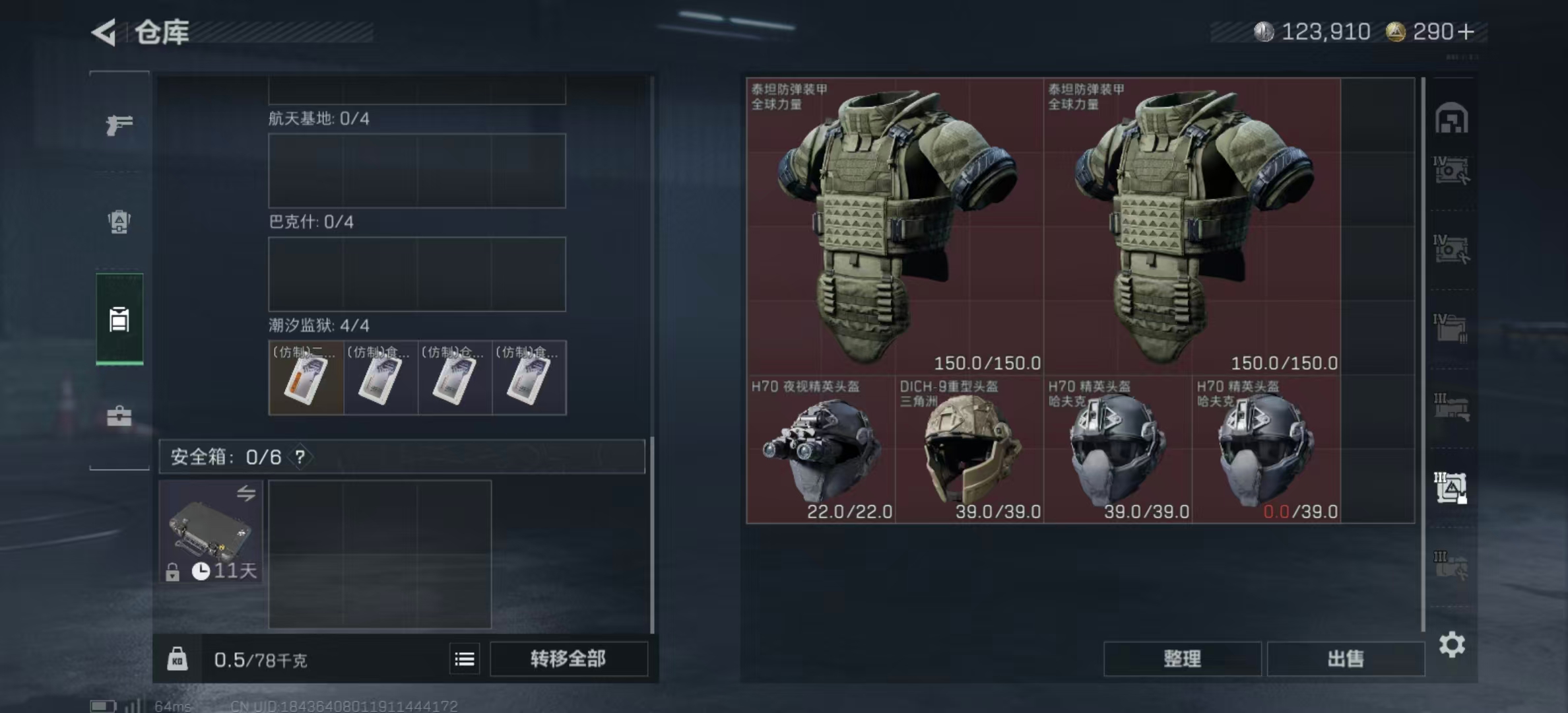Click the locked safe box with 11天
The width and height of the screenshot is (1568, 713).
[x=211, y=532]
